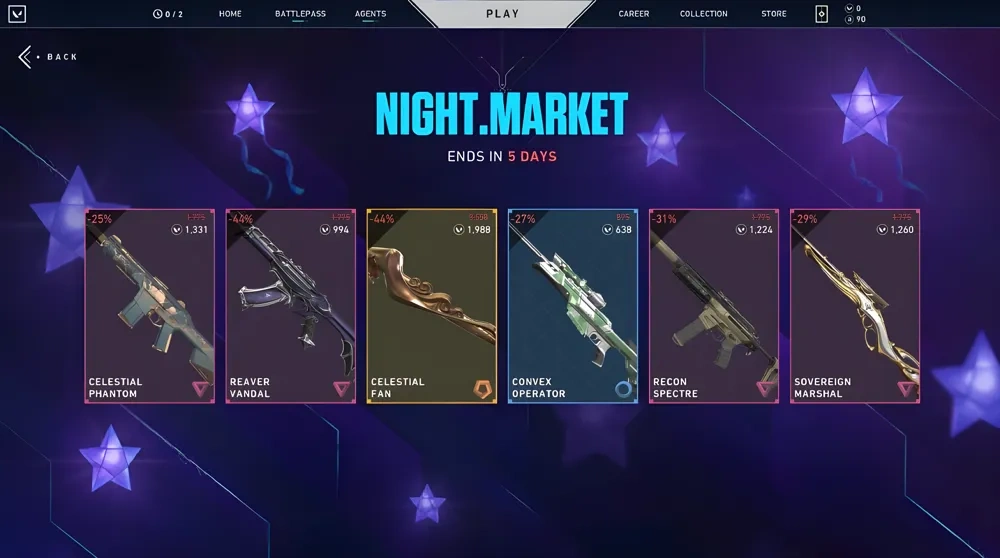This screenshot has height=558, width=1000.
Task: Select the Sovereign Marshal skin card
Action: (x=855, y=306)
